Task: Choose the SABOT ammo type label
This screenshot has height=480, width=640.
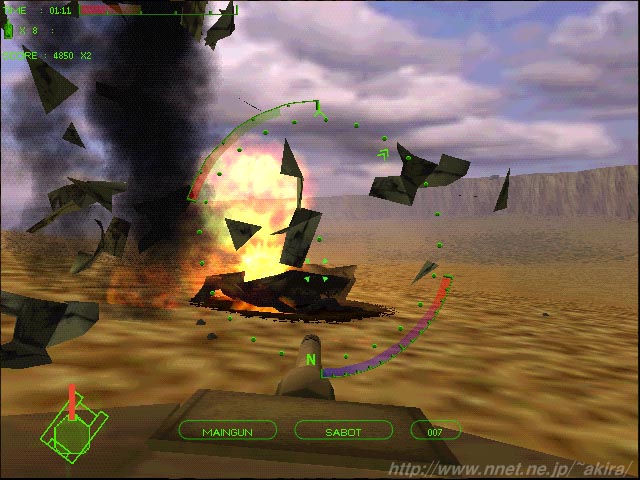Action: [x=343, y=432]
